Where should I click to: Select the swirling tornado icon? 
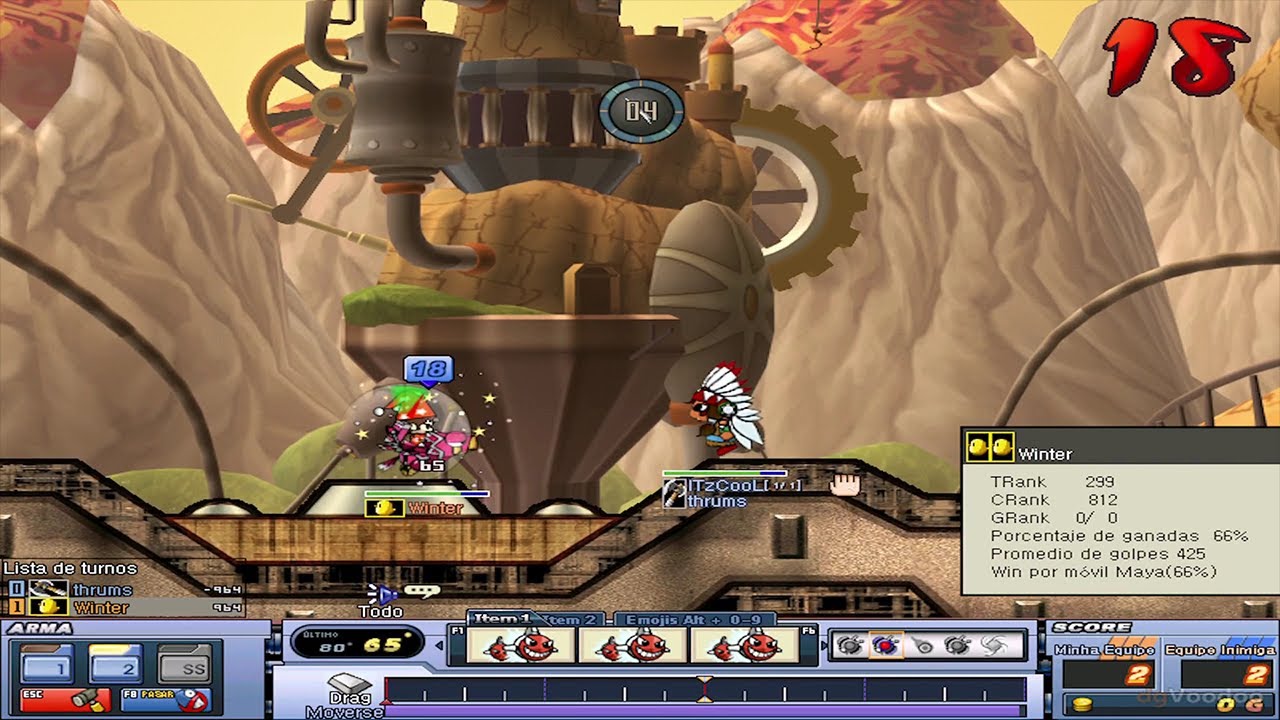[996, 646]
